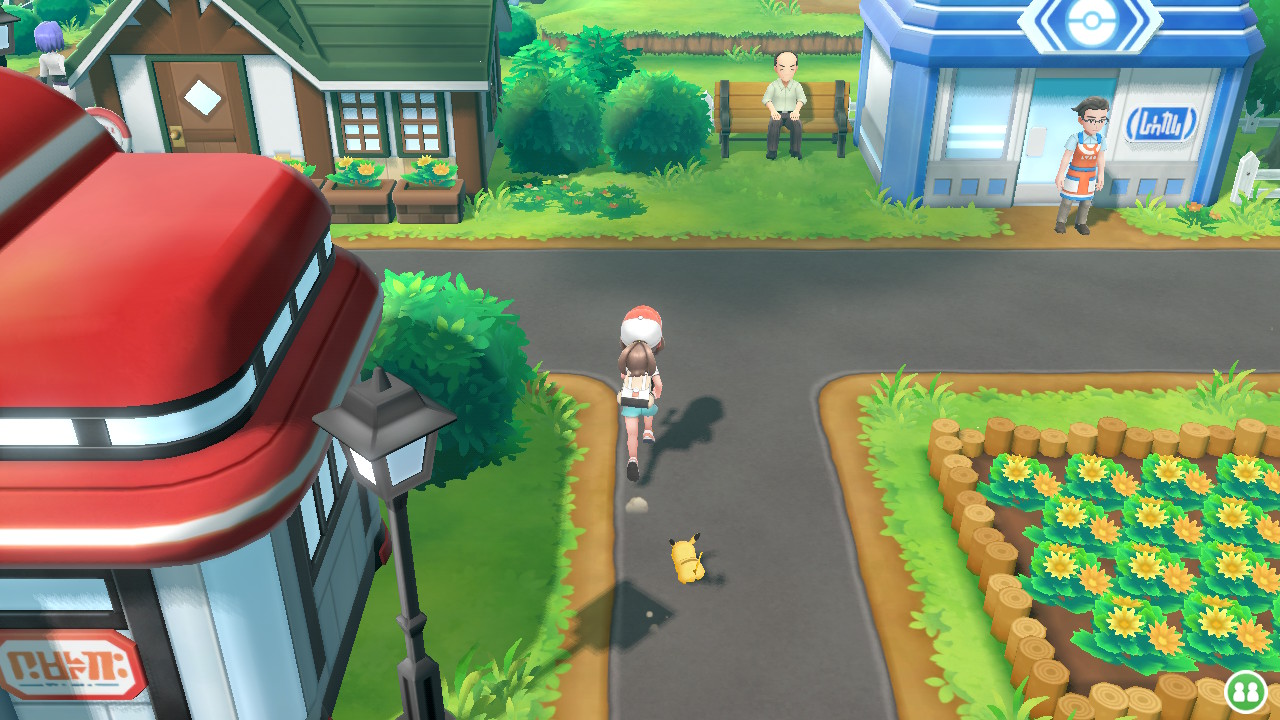The width and height of the screenshot is (1280, 720).
Task: Select Pikachu following the trainer
Action: pos(688,555)
